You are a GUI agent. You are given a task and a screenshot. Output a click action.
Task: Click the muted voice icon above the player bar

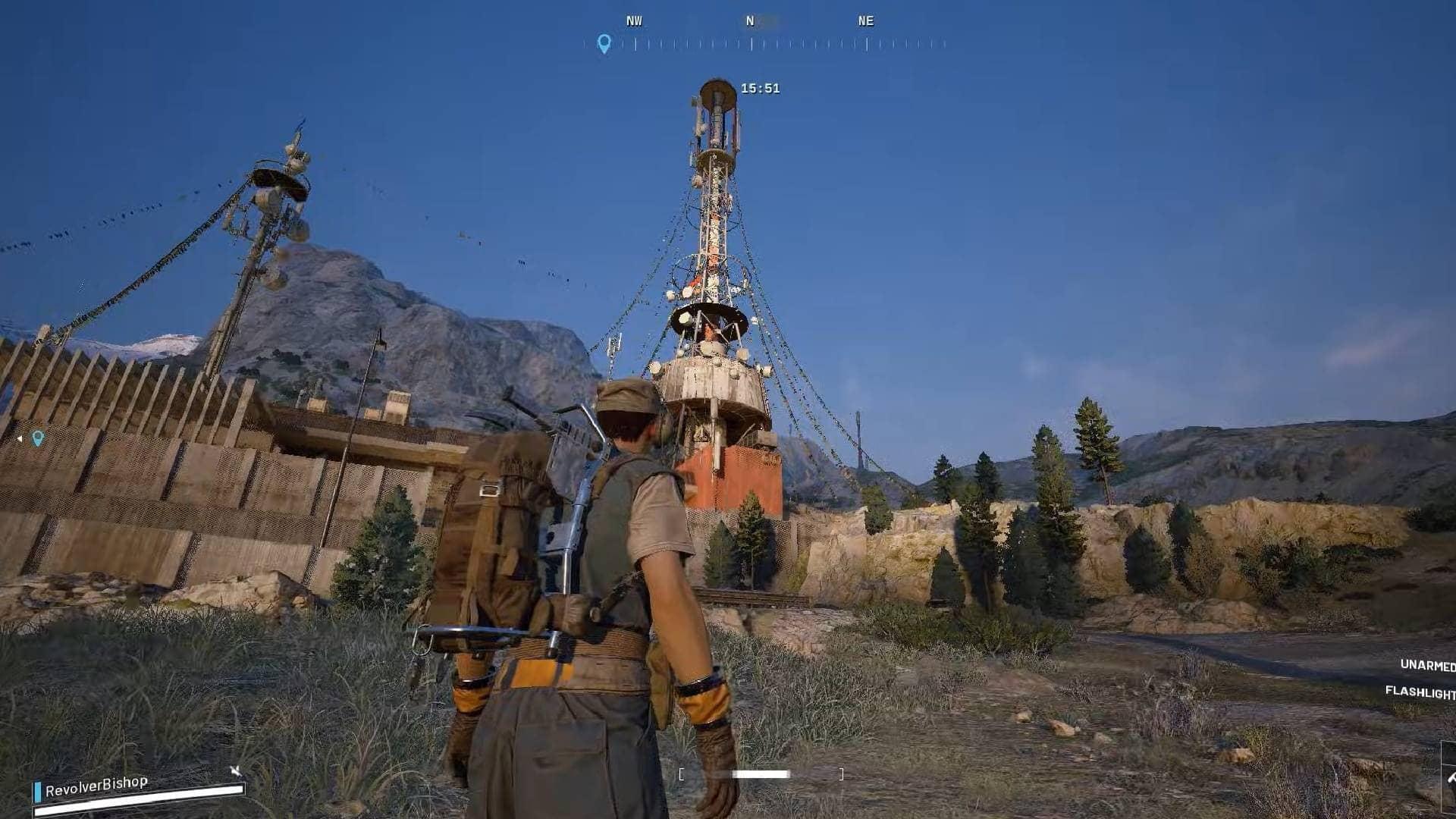(x=236, y=771)
